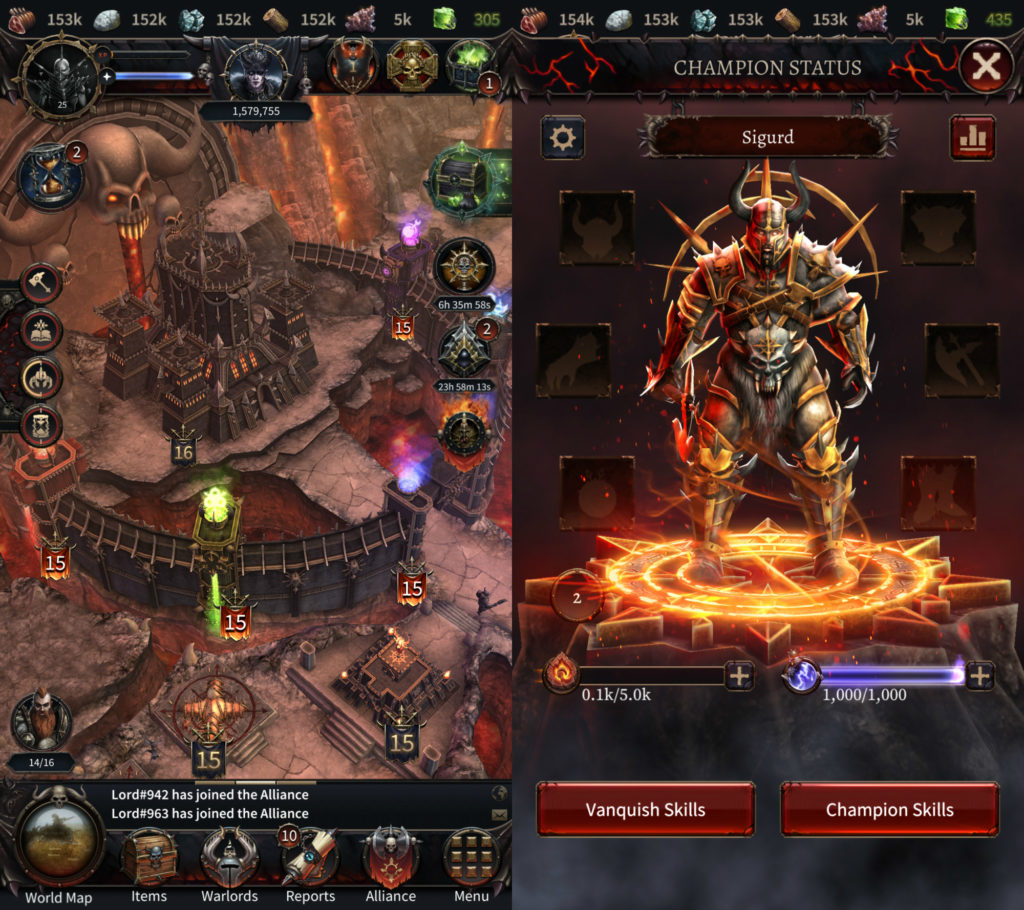The image size is (1024, 910).
Task: Show champion statistics chart
Action: coord(972,138)
